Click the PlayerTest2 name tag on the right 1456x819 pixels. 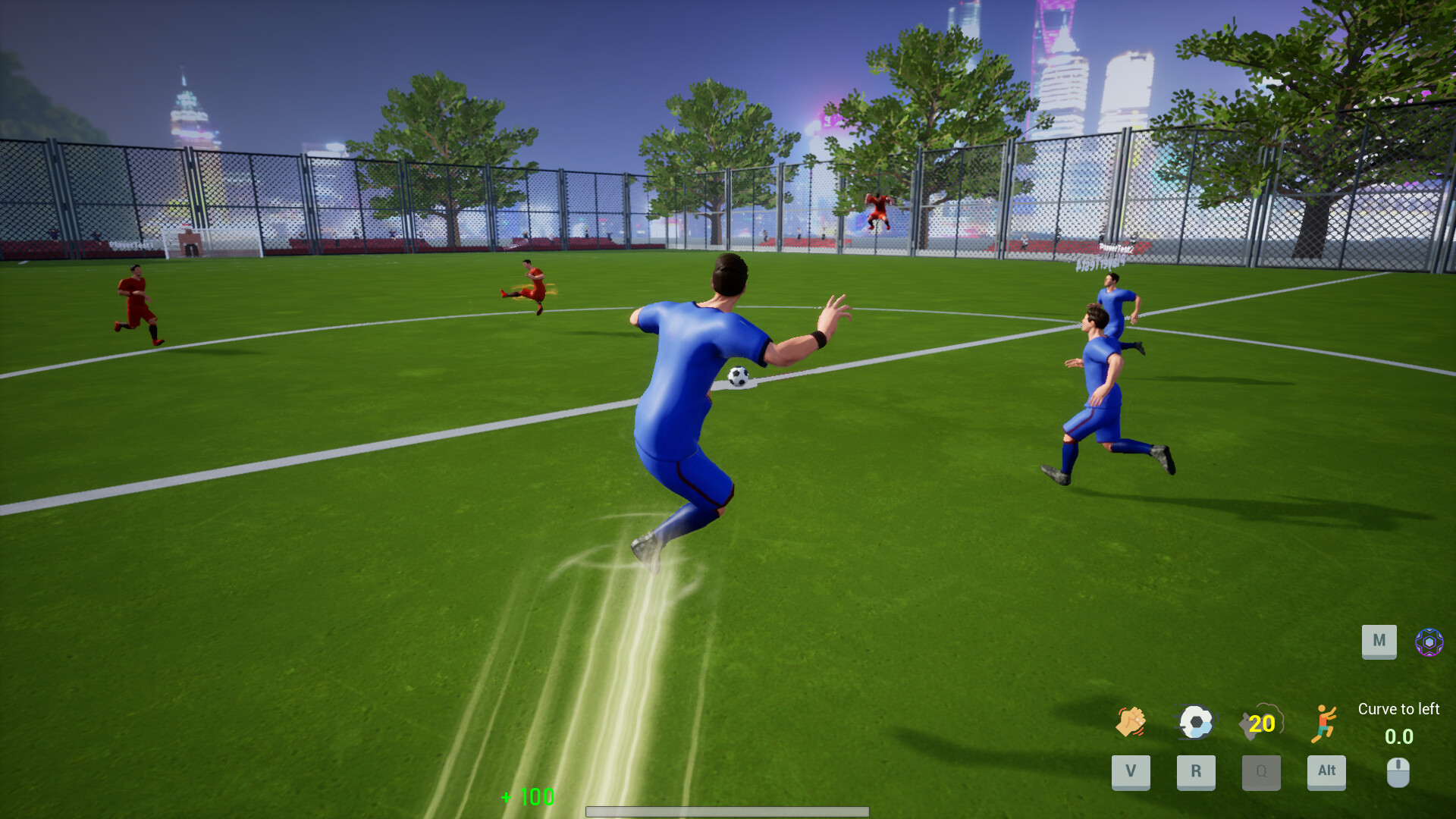click(1115, 249)
